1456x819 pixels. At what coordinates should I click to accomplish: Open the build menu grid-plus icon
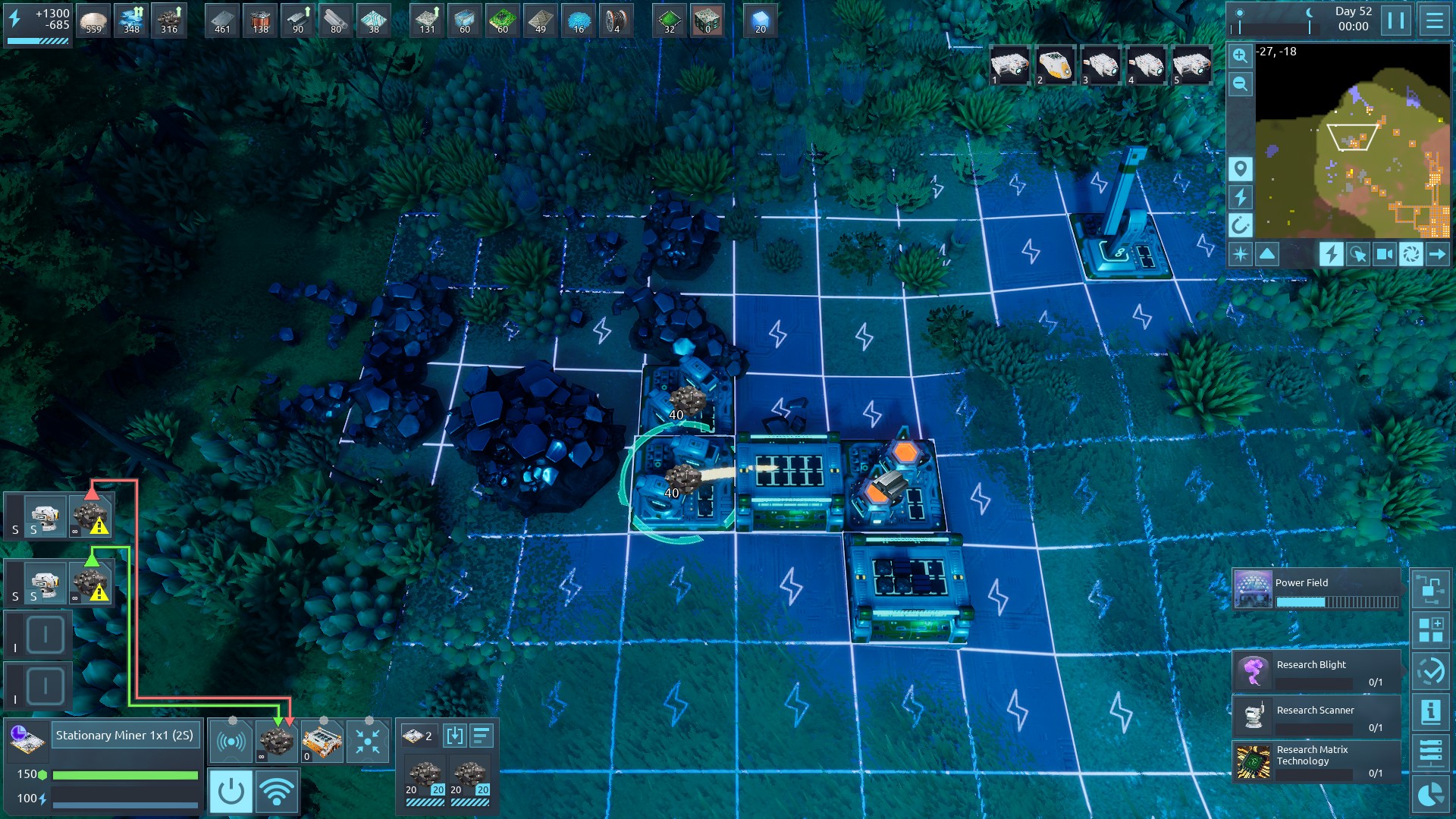(1431, 630)
